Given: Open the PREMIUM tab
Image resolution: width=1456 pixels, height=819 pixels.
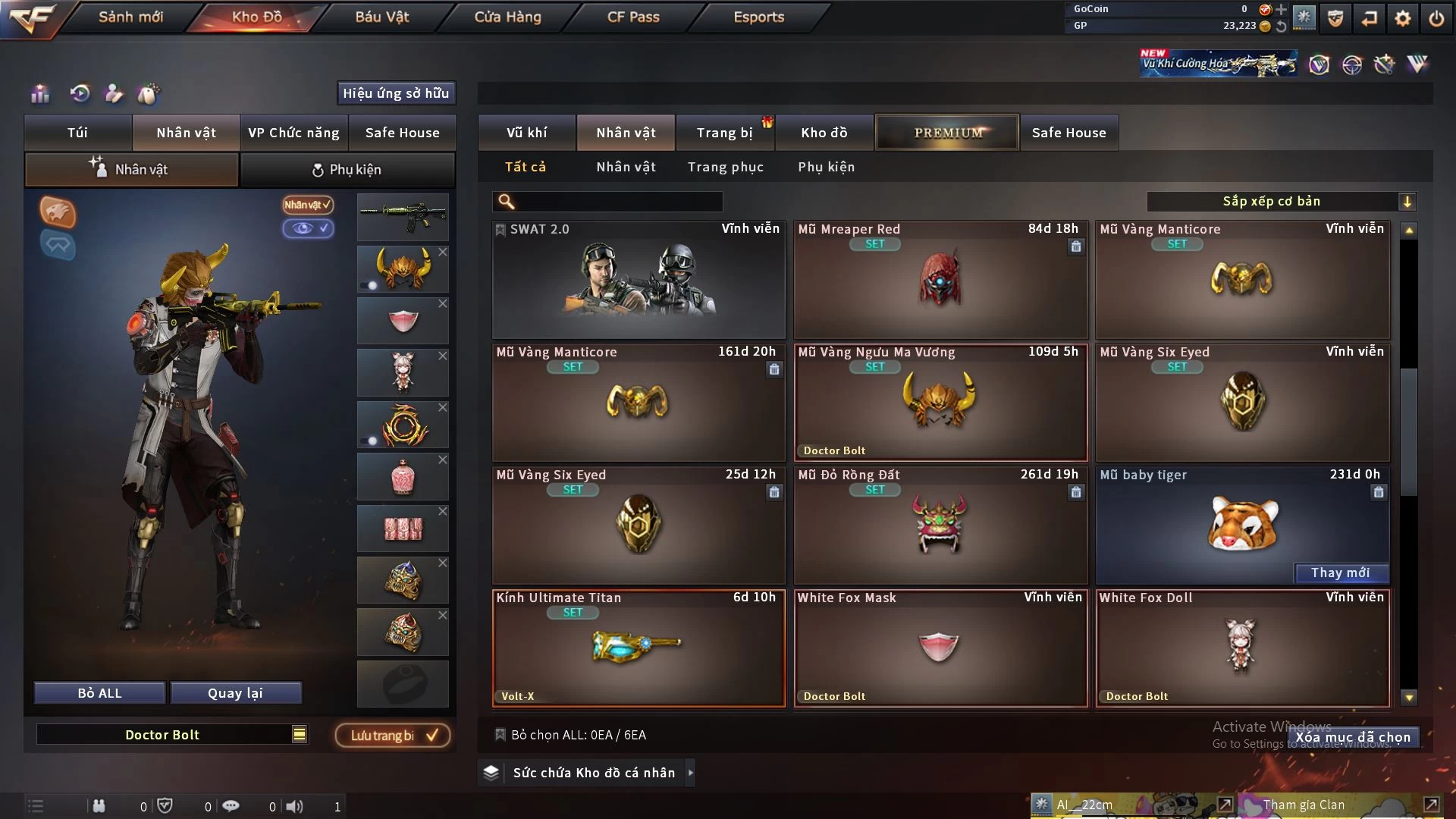Looking at the screenshot, I should coord(947,133).
